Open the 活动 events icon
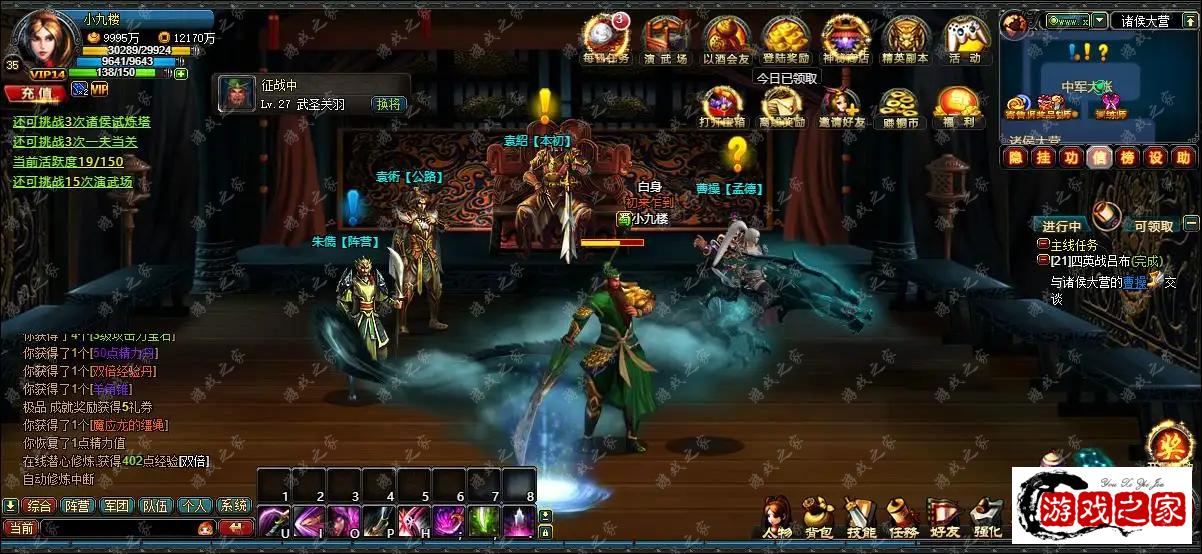Screen dimensions: 1202x554 965,38
